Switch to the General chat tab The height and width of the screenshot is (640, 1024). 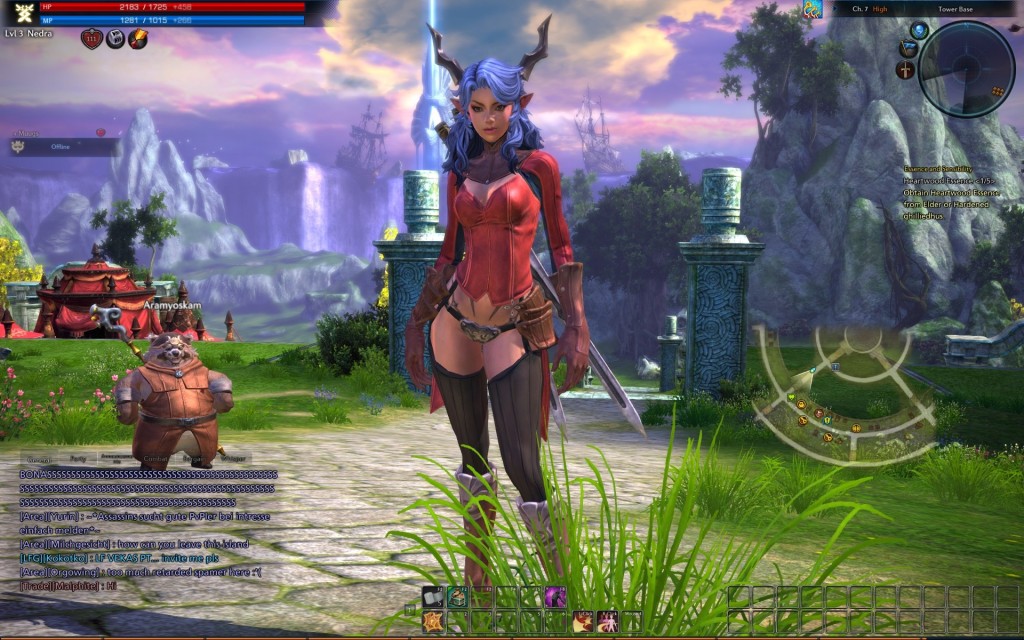38,459
